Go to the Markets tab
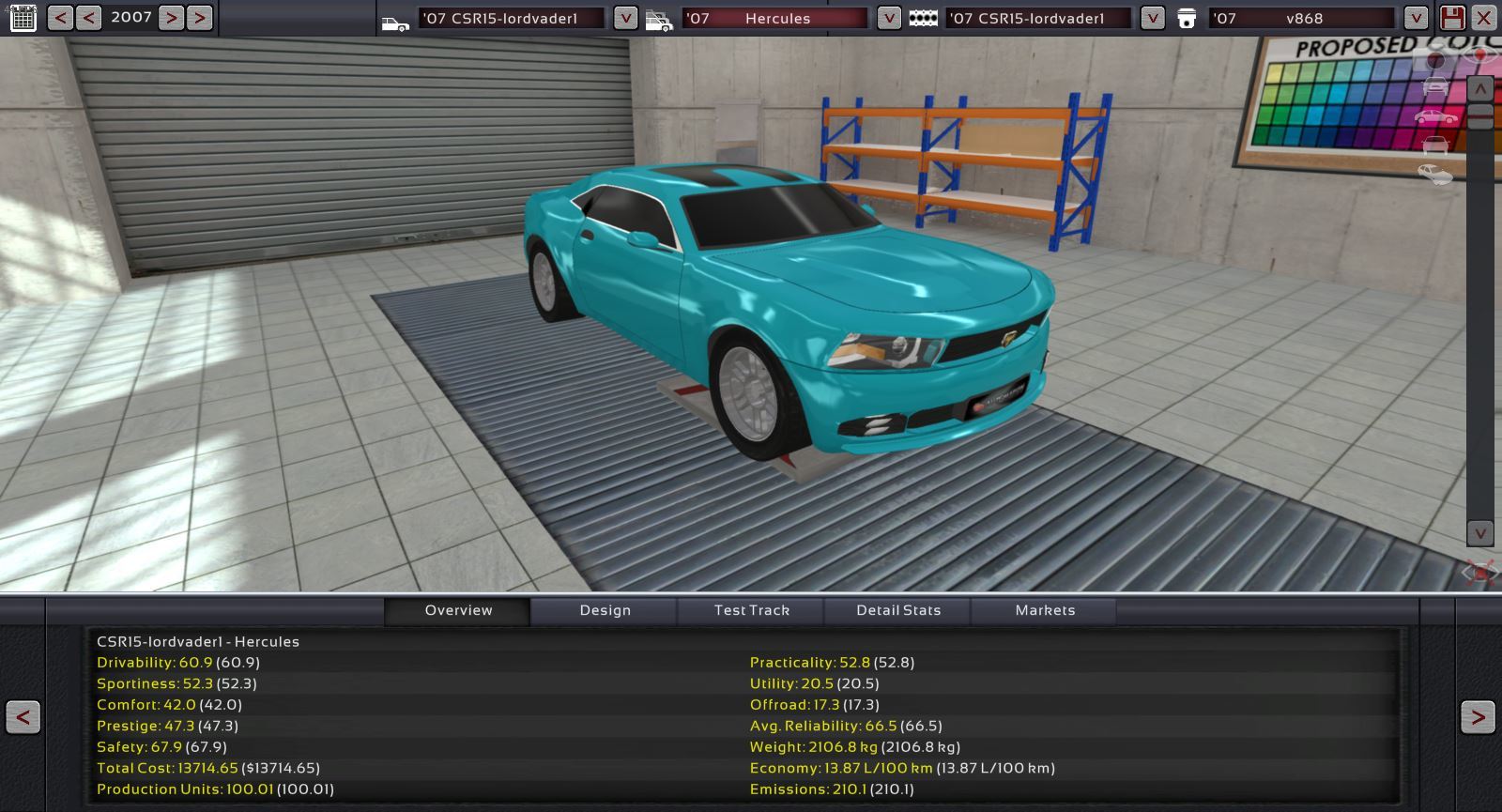 [x=1045, y=610]
